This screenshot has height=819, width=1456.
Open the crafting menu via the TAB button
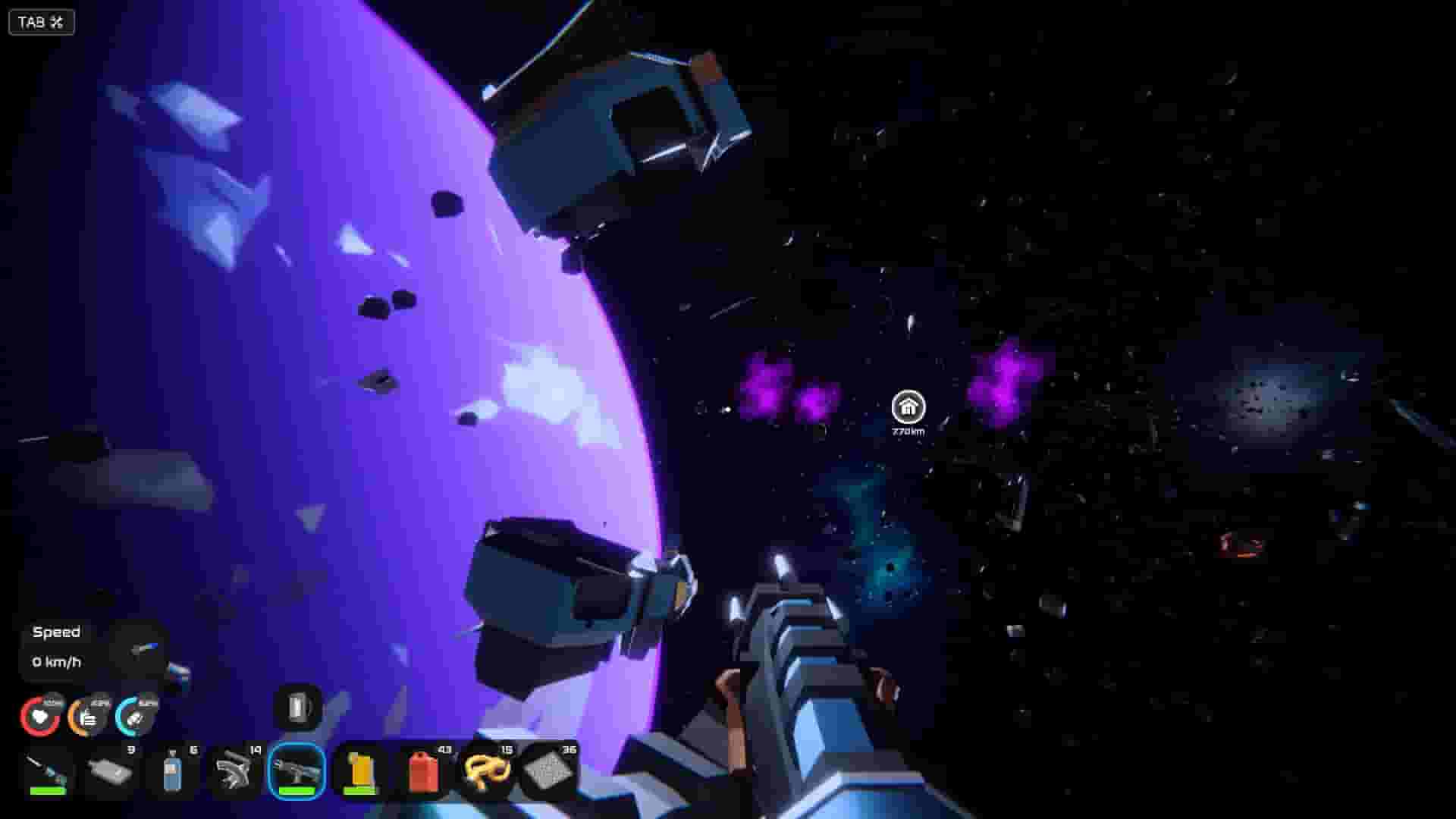[x=30, y=22]
